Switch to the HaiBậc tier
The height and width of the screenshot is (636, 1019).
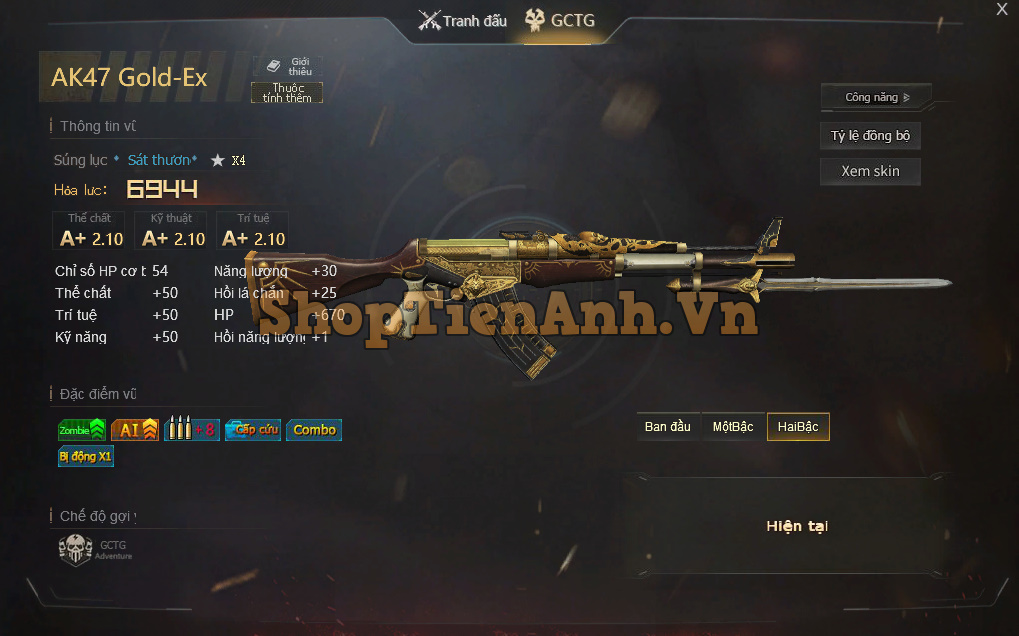(798, 427)
